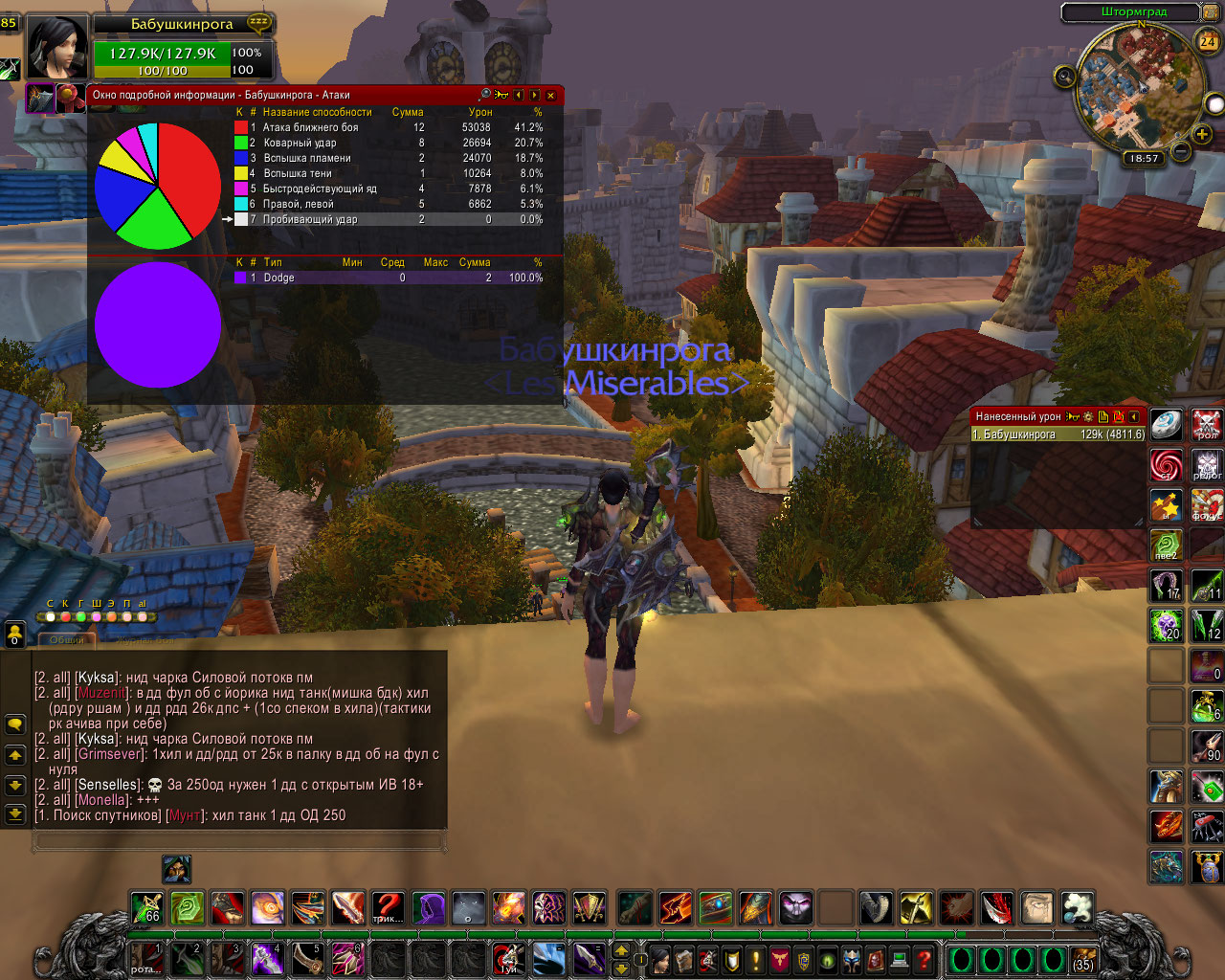1225x980 pixels.
Task: Open the chat bubble menu button
Action: [15, 724]
